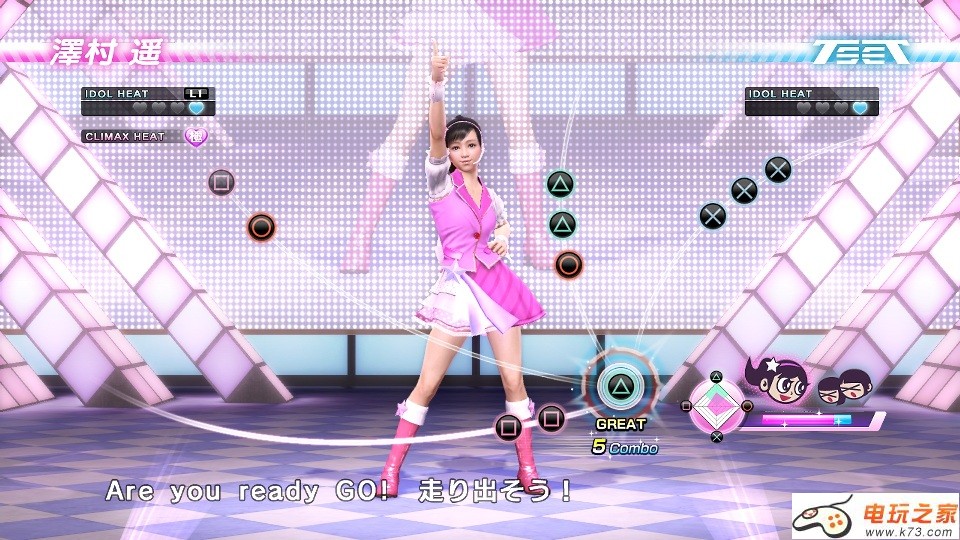Image resolution: width=960 pixels, height=540 pixels.
Task: Open the k73.com watermark logo
Action: 875,517
